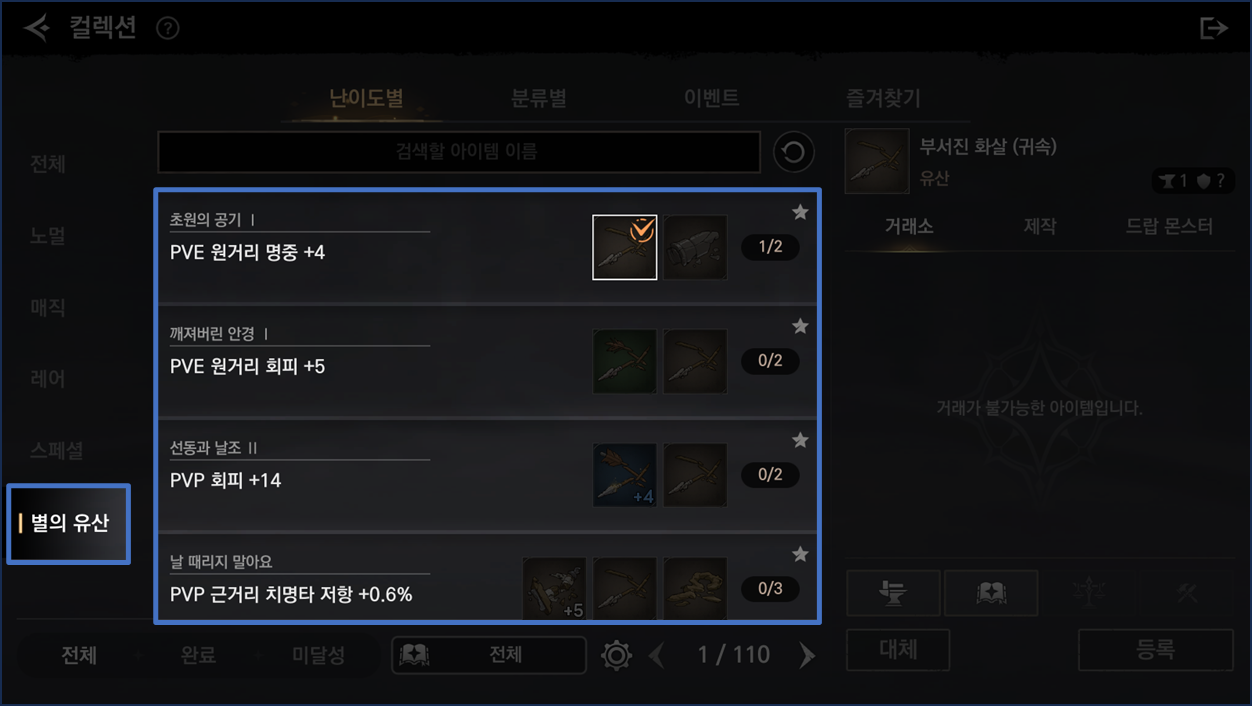Open the 이벤트 tab
The width and height of the screenshot is (1252, 706).
(711, 98)
